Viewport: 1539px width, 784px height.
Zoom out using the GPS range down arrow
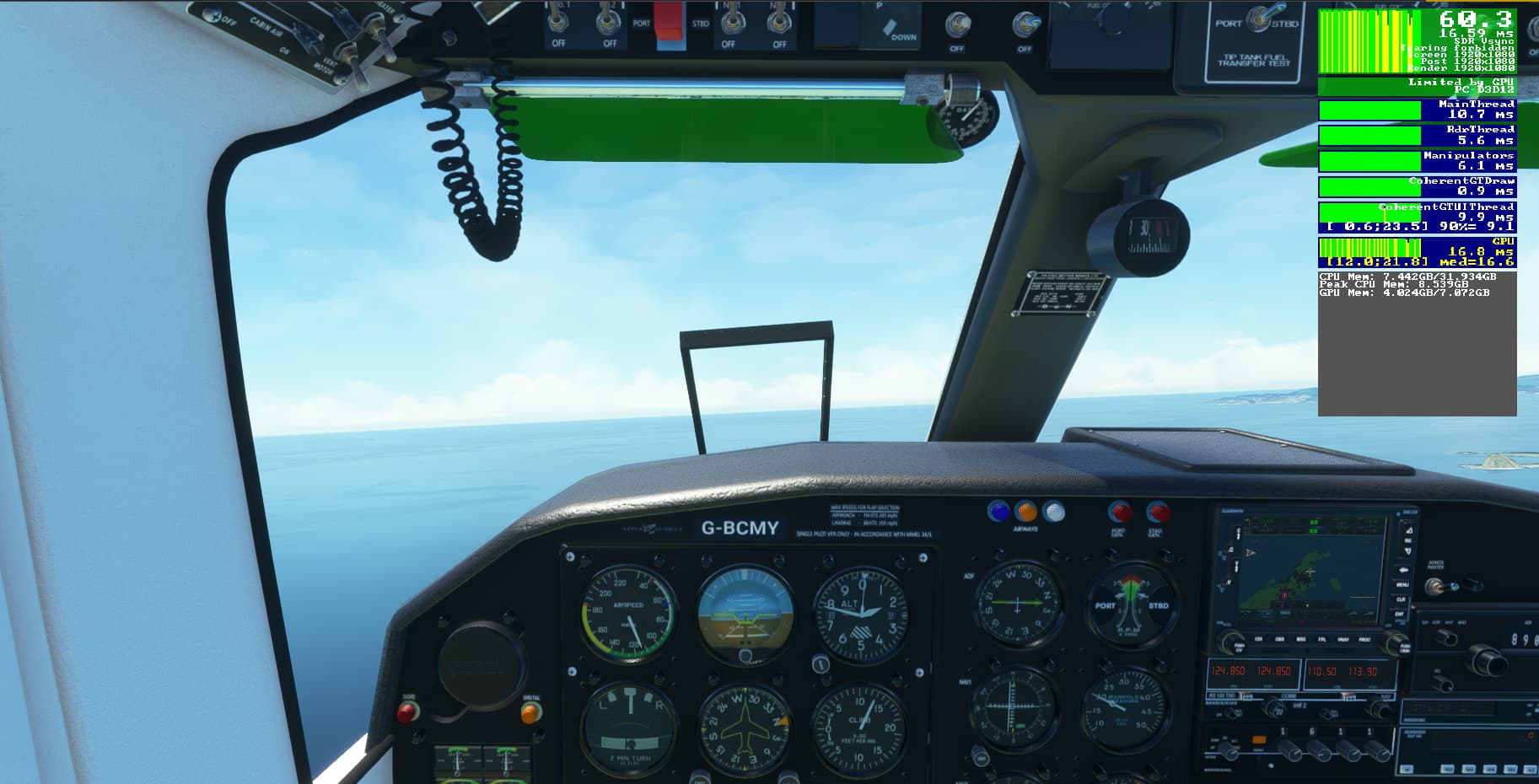[x=1407, y=550]
